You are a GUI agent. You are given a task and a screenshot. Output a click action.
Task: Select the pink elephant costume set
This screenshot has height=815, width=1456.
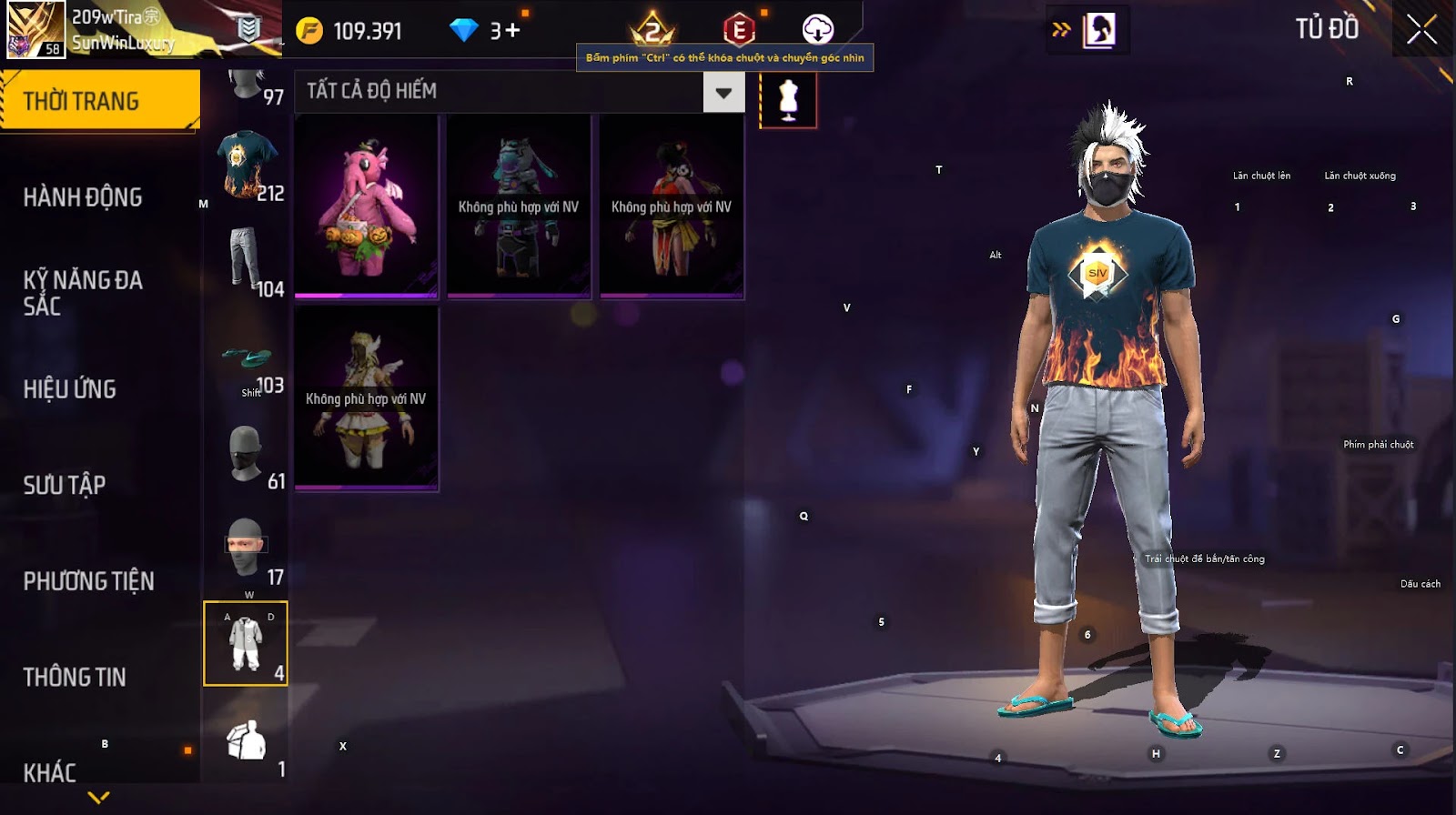[367, 206]
